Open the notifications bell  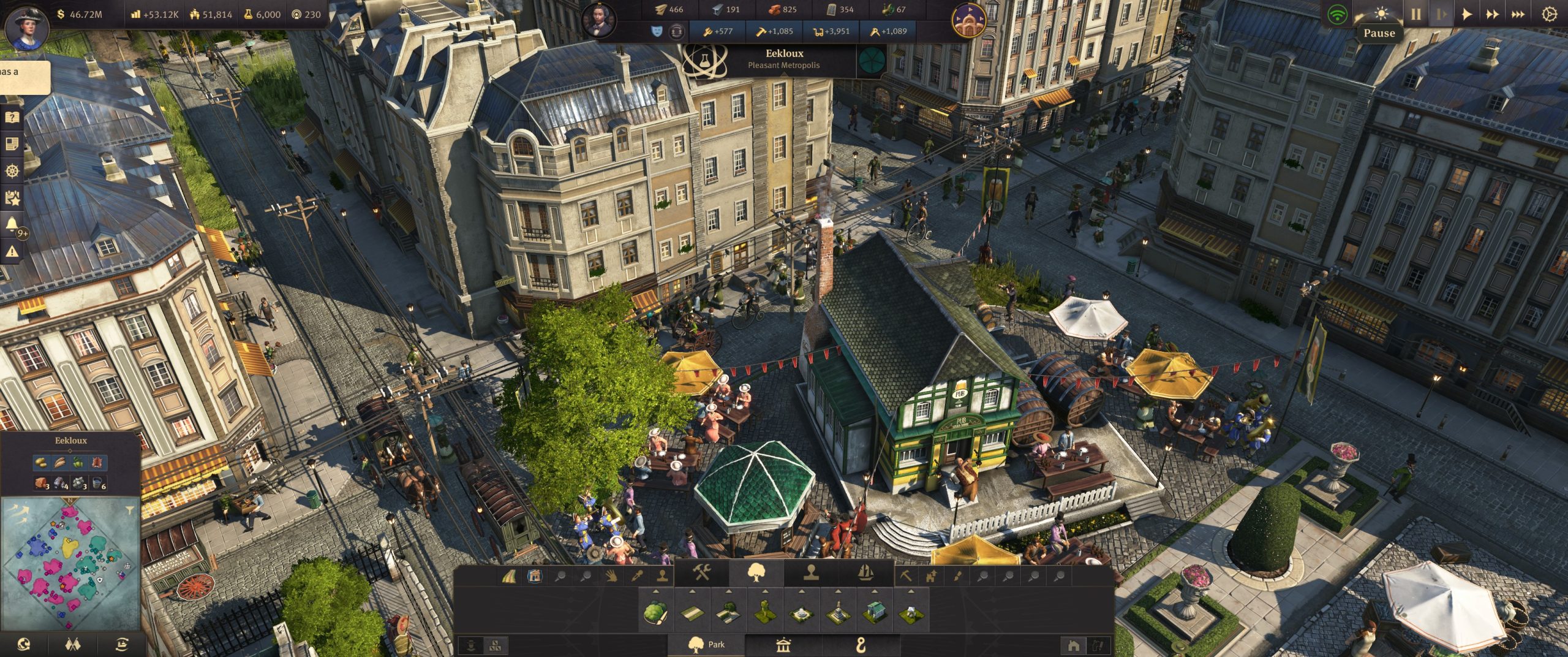point(12,224)
